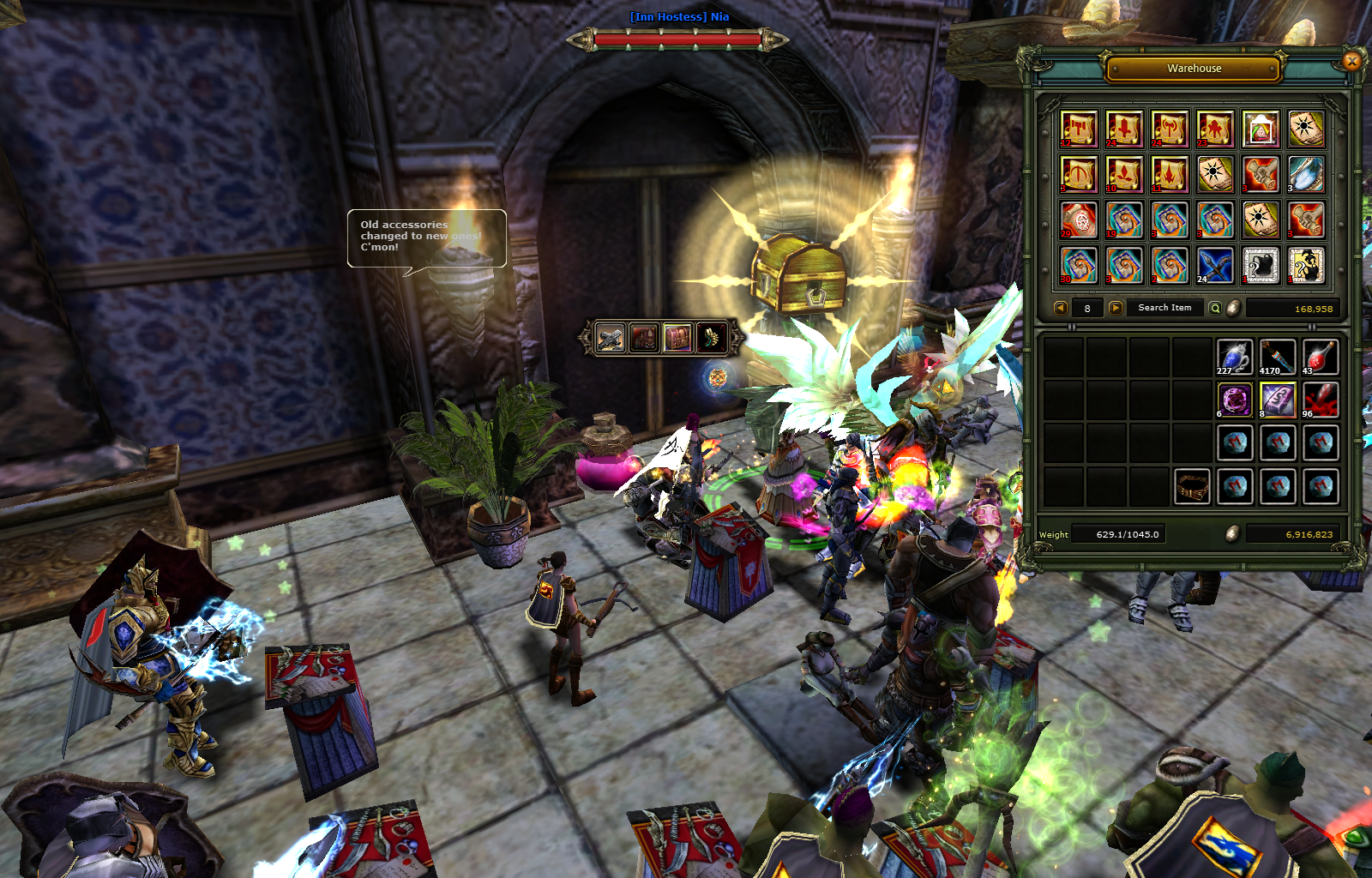Go to the next warehouse page
This screenshot has width=1372, height=878.
click(x=1115, y=308)
